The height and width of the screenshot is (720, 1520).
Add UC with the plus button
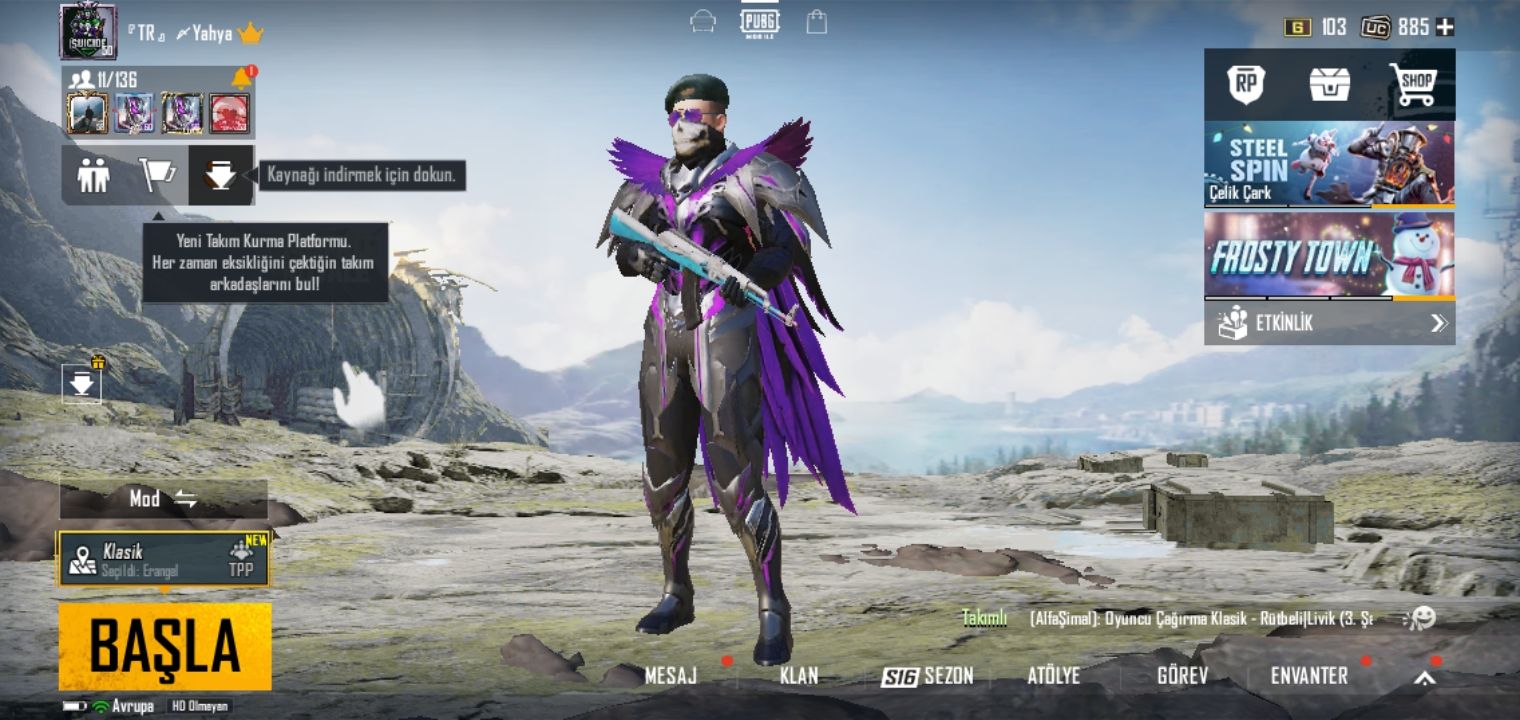[1445, 27]
